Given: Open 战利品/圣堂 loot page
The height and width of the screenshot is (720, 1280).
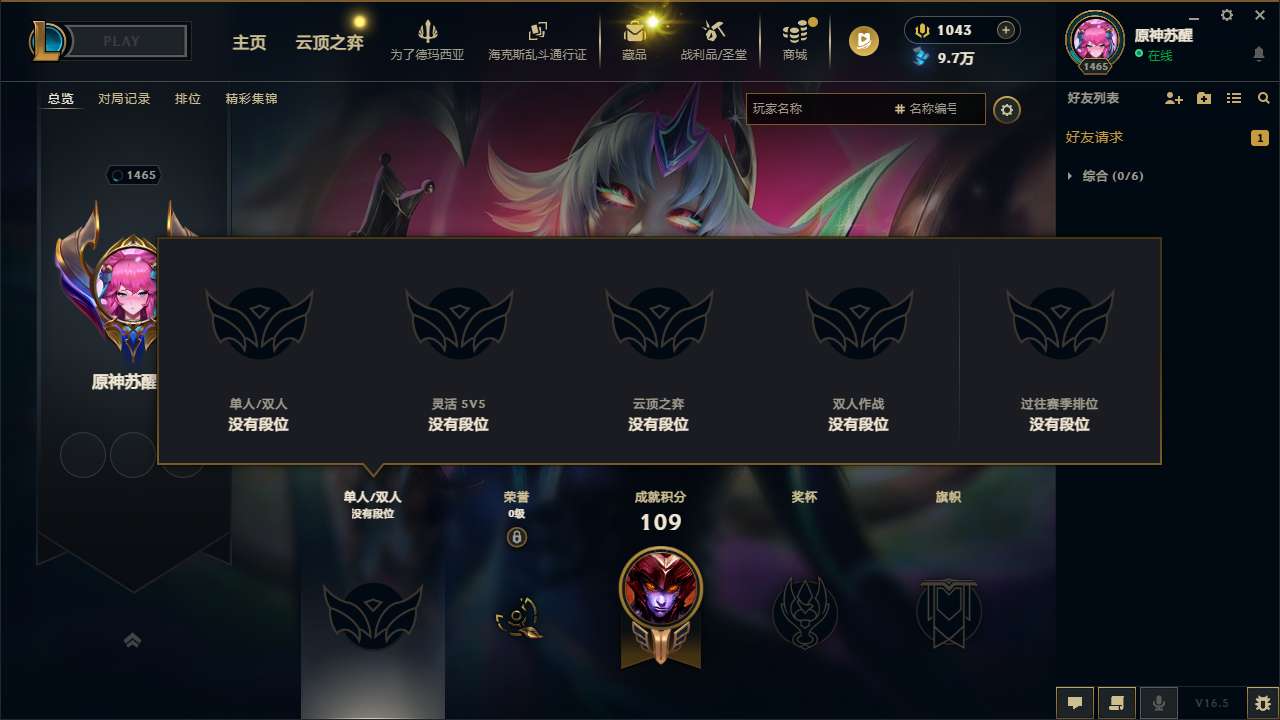Looking at the screenshot, I should click(712, 41).
